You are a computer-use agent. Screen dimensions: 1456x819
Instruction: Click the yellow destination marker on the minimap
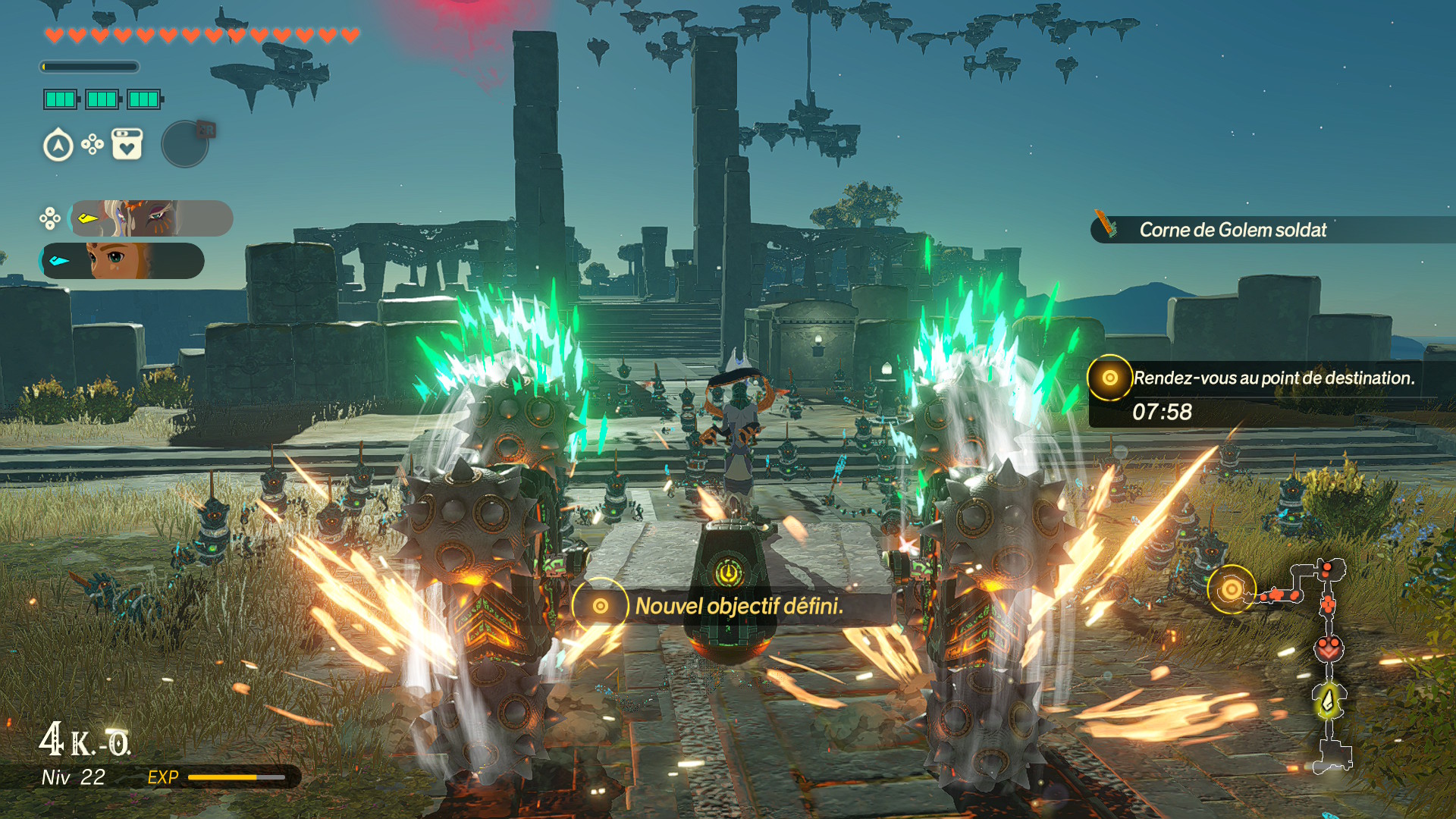coord(1231,589)
